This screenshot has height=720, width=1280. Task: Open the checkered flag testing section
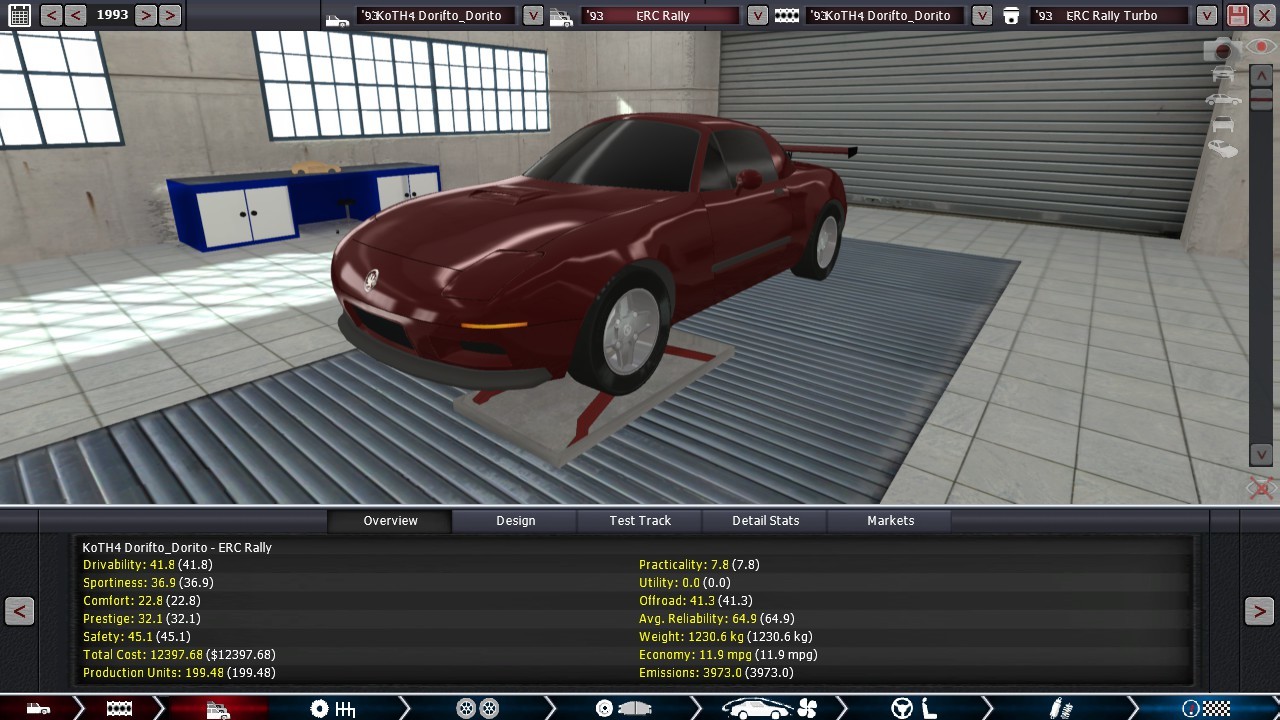(1205, 709)
